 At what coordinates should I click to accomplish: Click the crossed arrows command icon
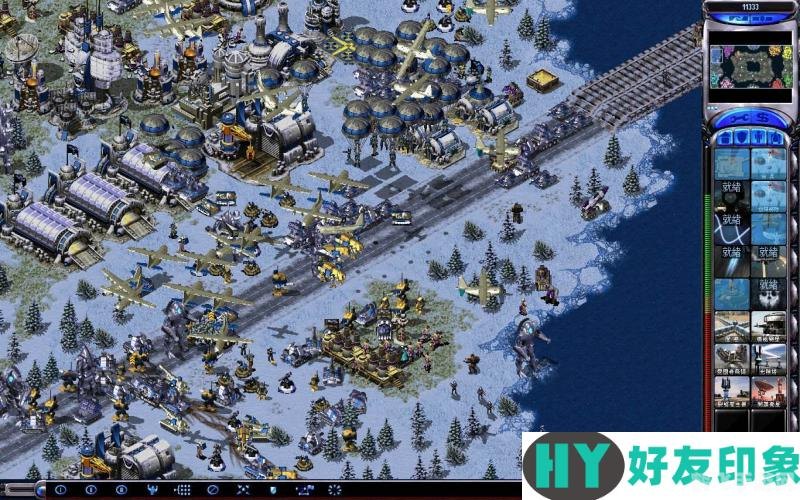click(241, 490)
